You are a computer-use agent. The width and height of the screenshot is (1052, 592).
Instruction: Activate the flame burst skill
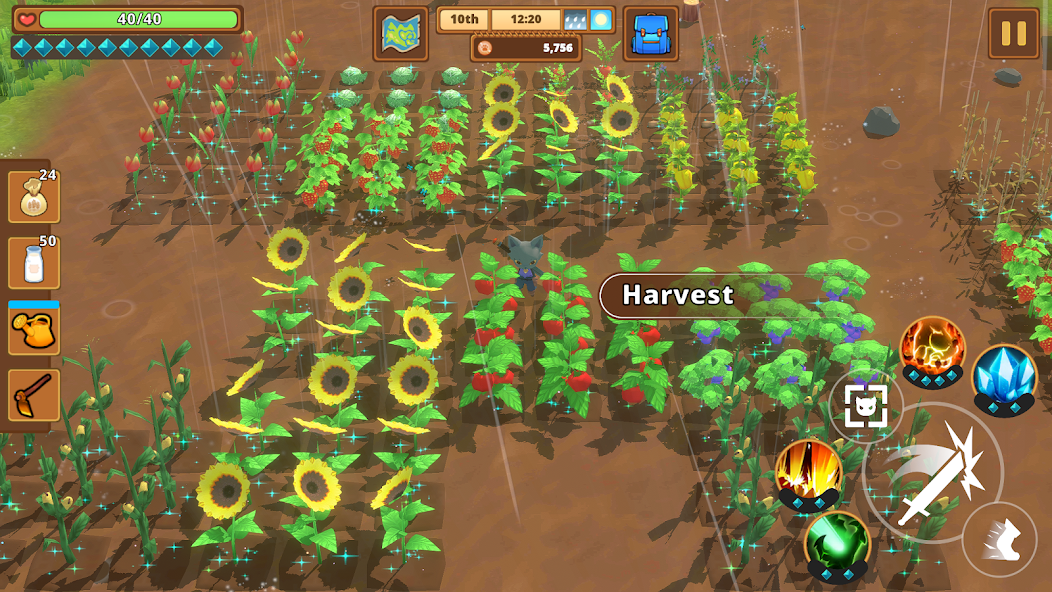[808, 472]
